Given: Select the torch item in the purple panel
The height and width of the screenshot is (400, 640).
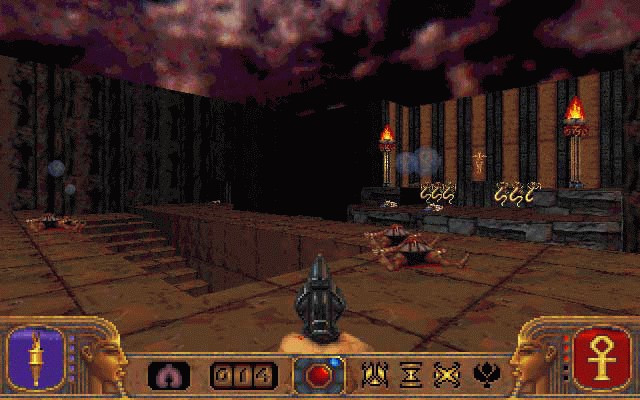Looking at the screenshot, I should 36,360.
